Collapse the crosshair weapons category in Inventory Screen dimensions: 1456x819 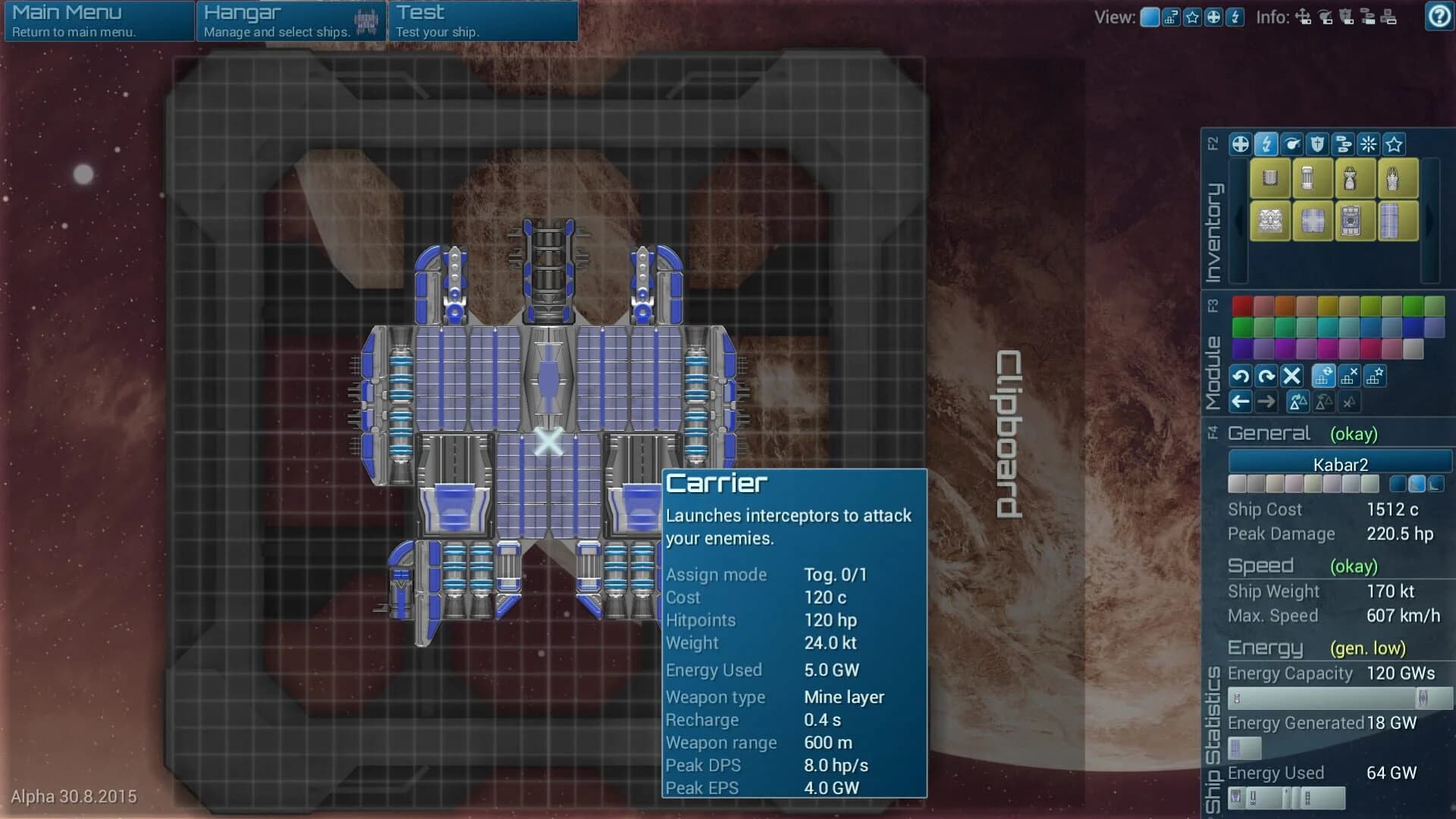click(1240, 146)
